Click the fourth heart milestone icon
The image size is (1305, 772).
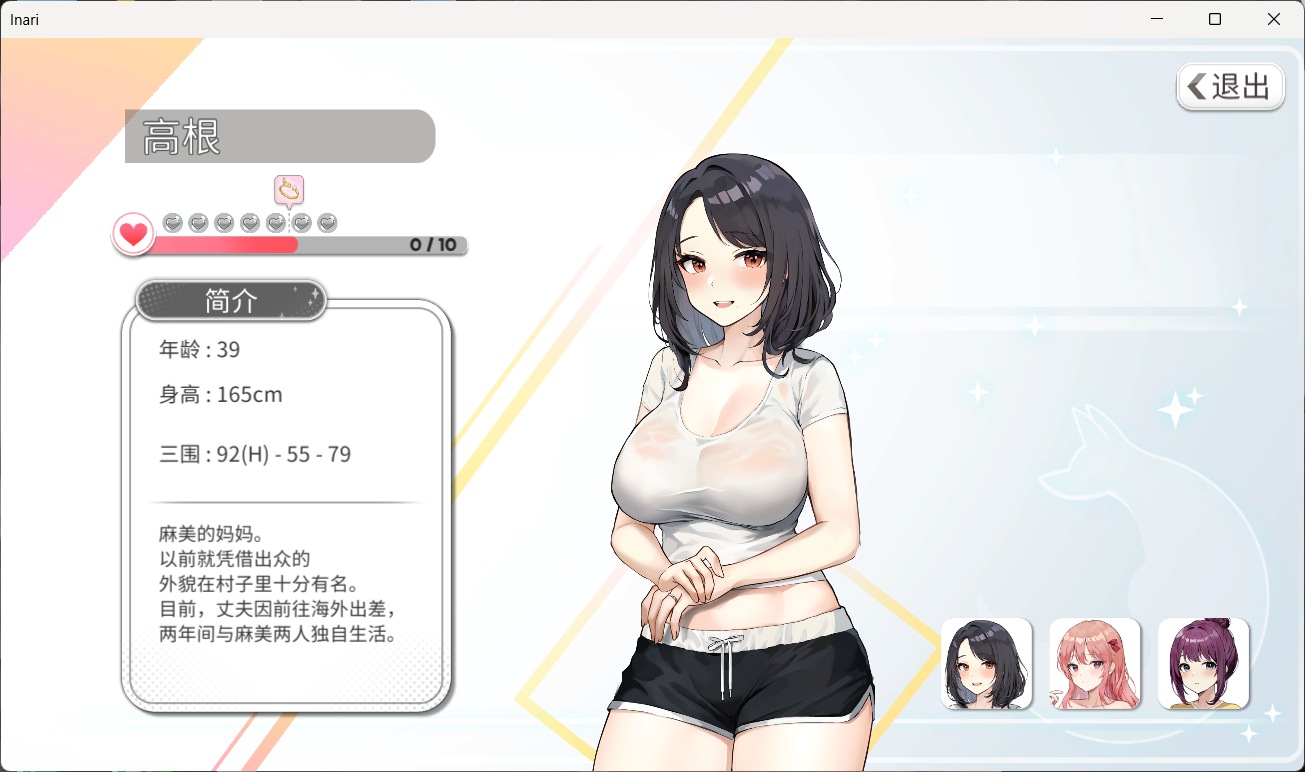click(252, 222)
